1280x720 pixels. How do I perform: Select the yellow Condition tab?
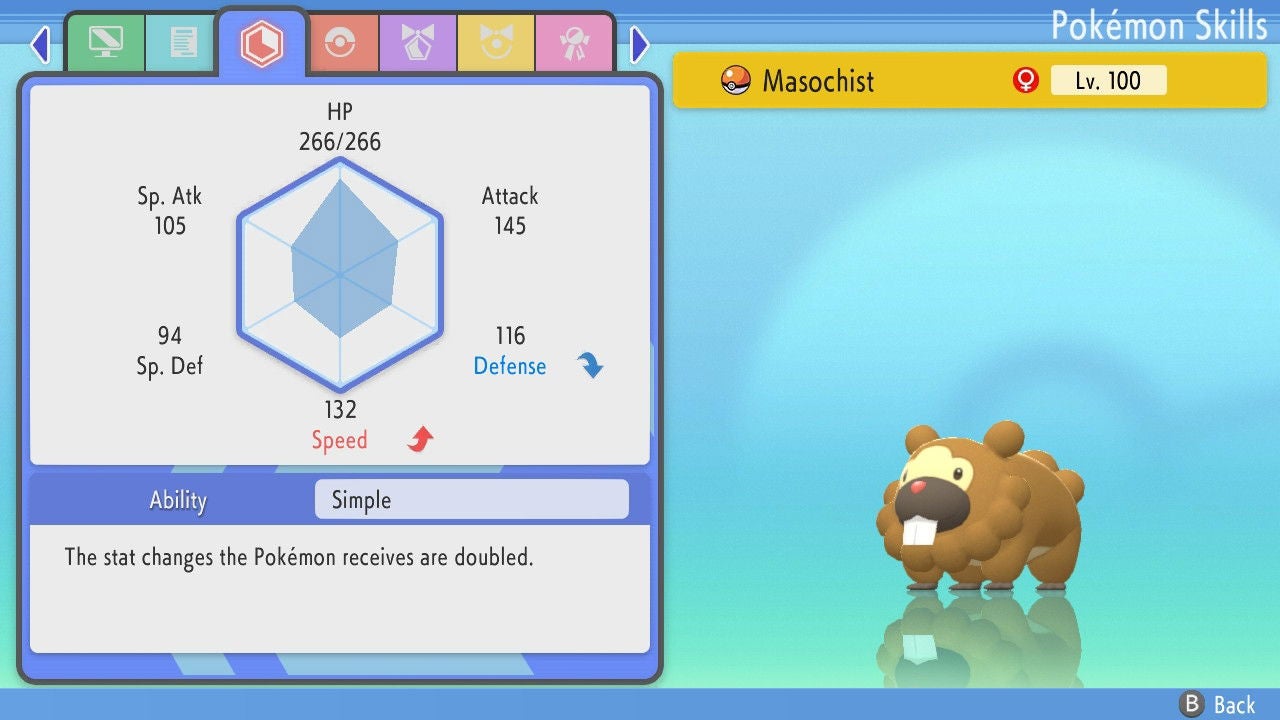point(494,42)
